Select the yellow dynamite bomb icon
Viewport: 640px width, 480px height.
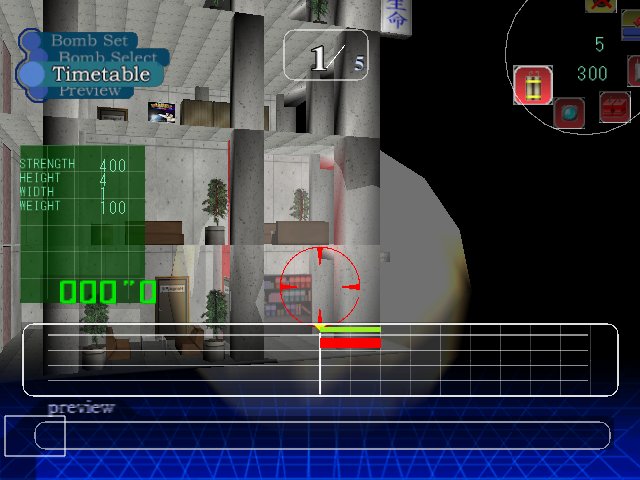point(533,85)
